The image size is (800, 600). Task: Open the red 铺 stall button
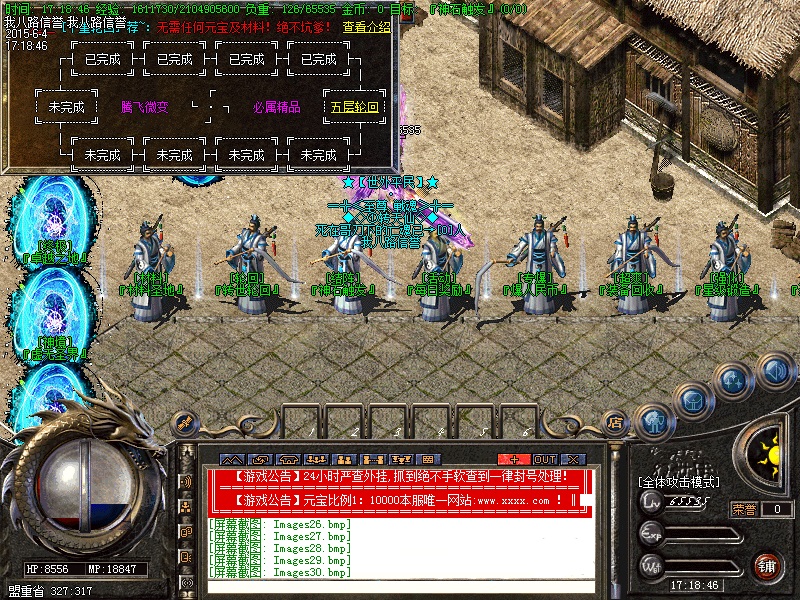point(766,564)
